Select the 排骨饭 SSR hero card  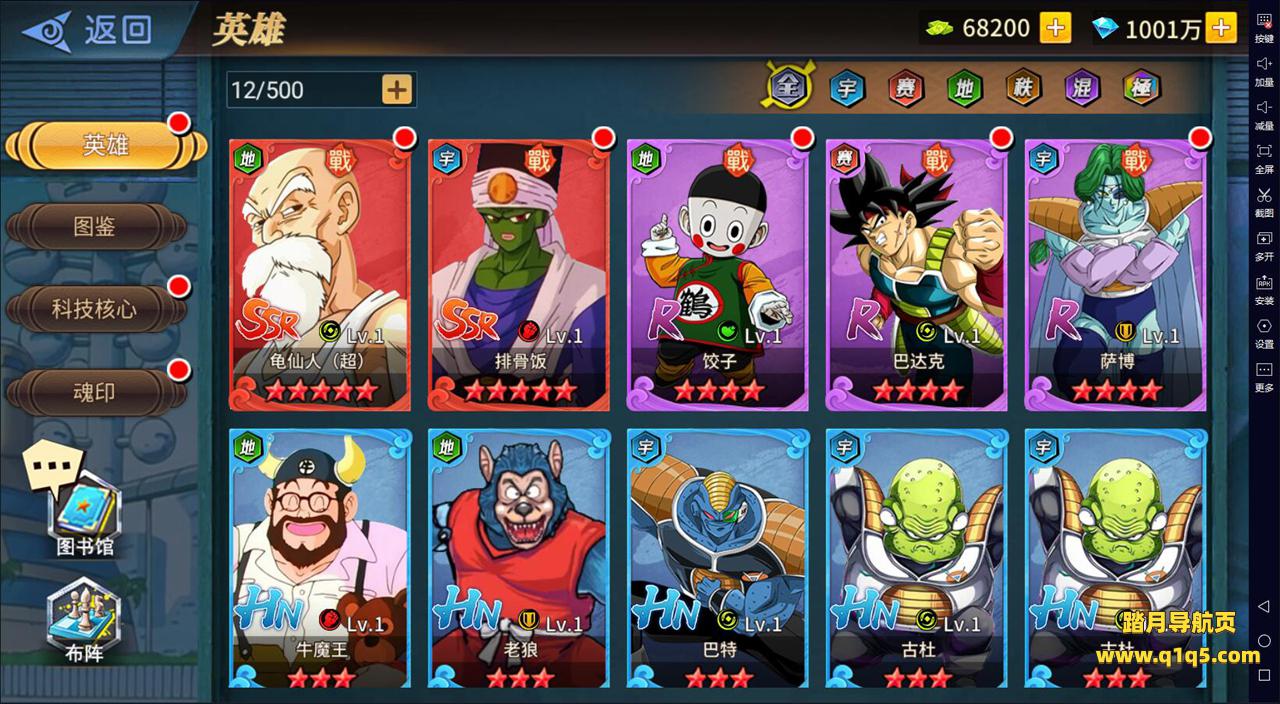point(519,275)
